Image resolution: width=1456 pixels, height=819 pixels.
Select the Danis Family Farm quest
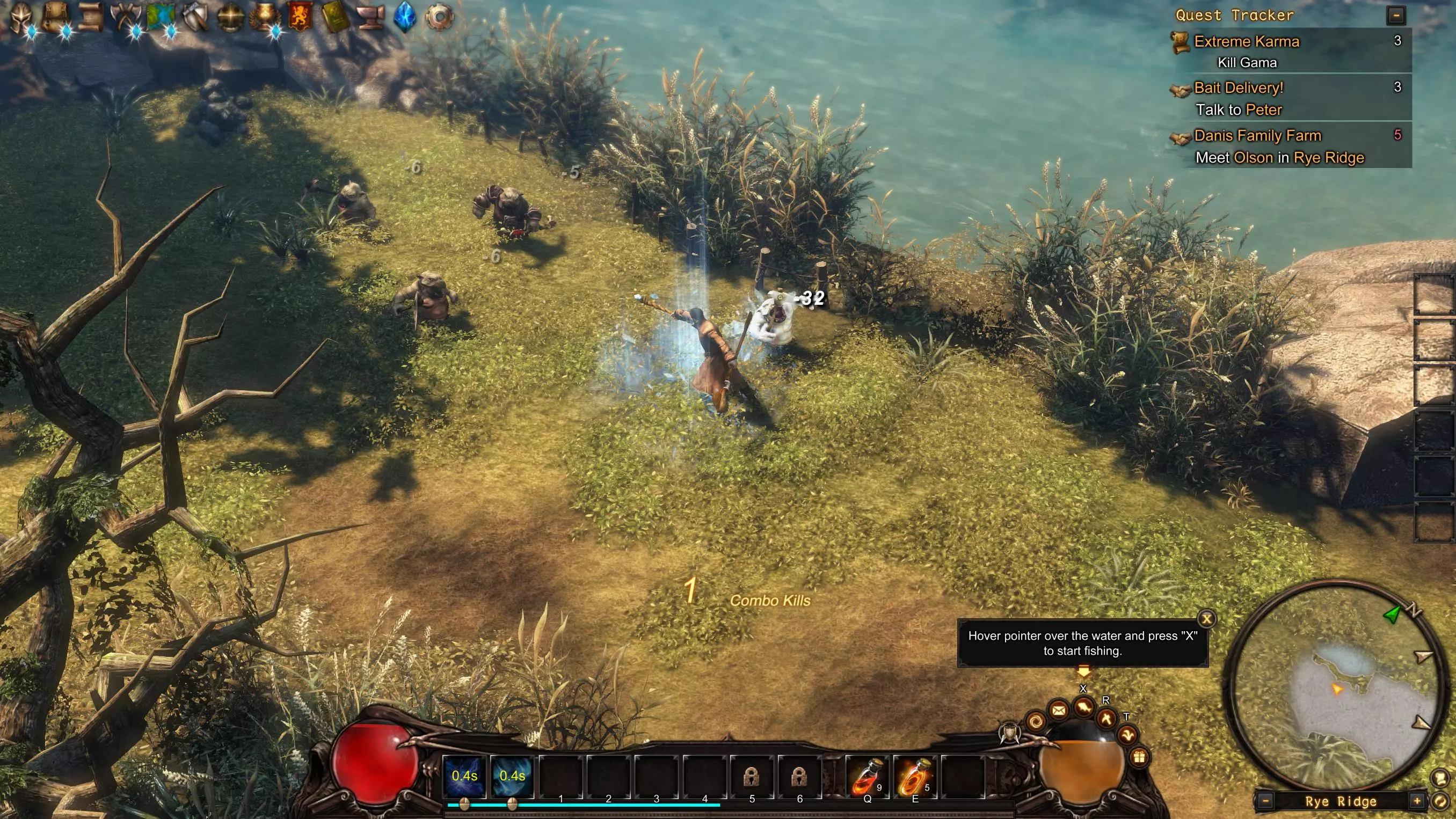click(1257, 136)
